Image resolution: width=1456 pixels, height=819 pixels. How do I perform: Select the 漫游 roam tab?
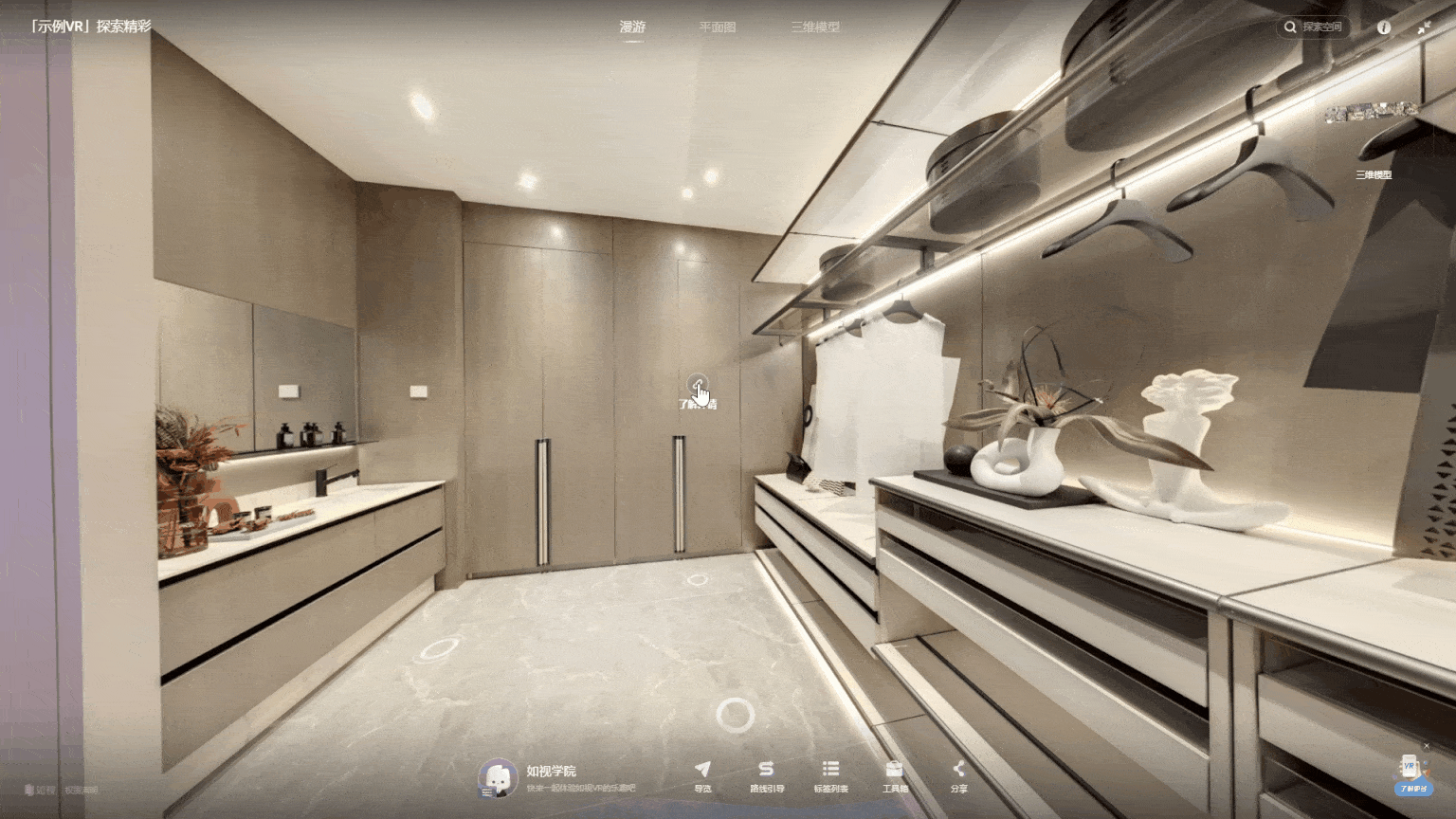pyautogui.click(x=632, y=27)
